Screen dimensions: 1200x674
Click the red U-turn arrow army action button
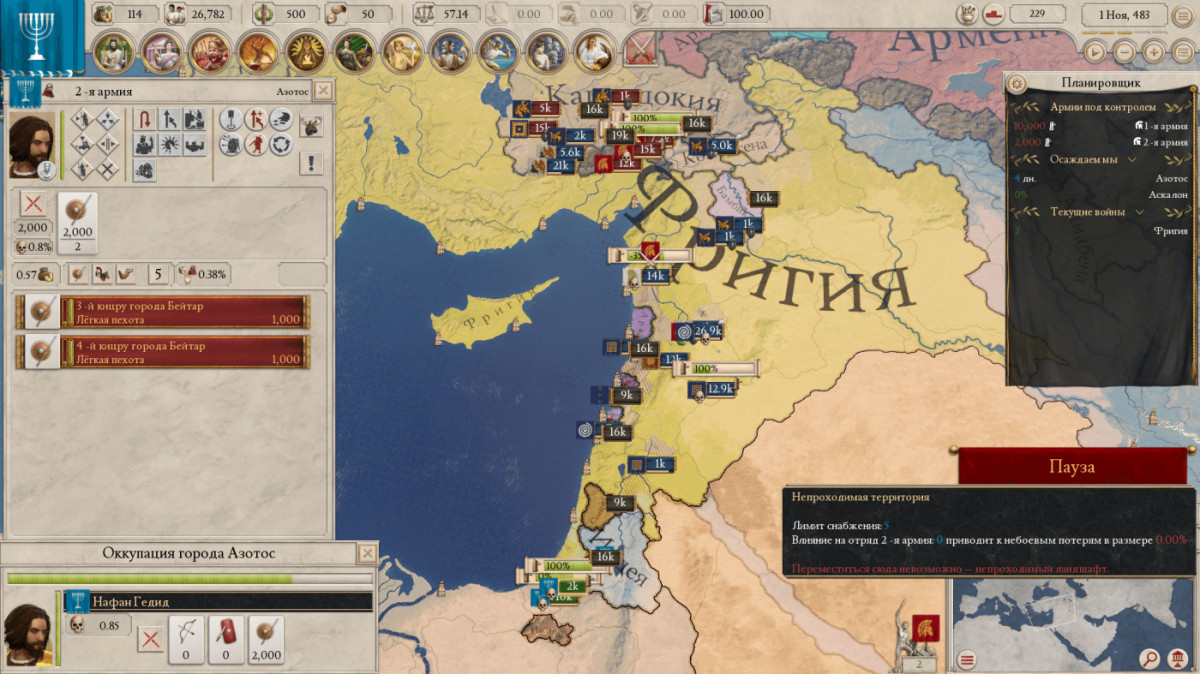pyautogui.click(x=145, y=120)
